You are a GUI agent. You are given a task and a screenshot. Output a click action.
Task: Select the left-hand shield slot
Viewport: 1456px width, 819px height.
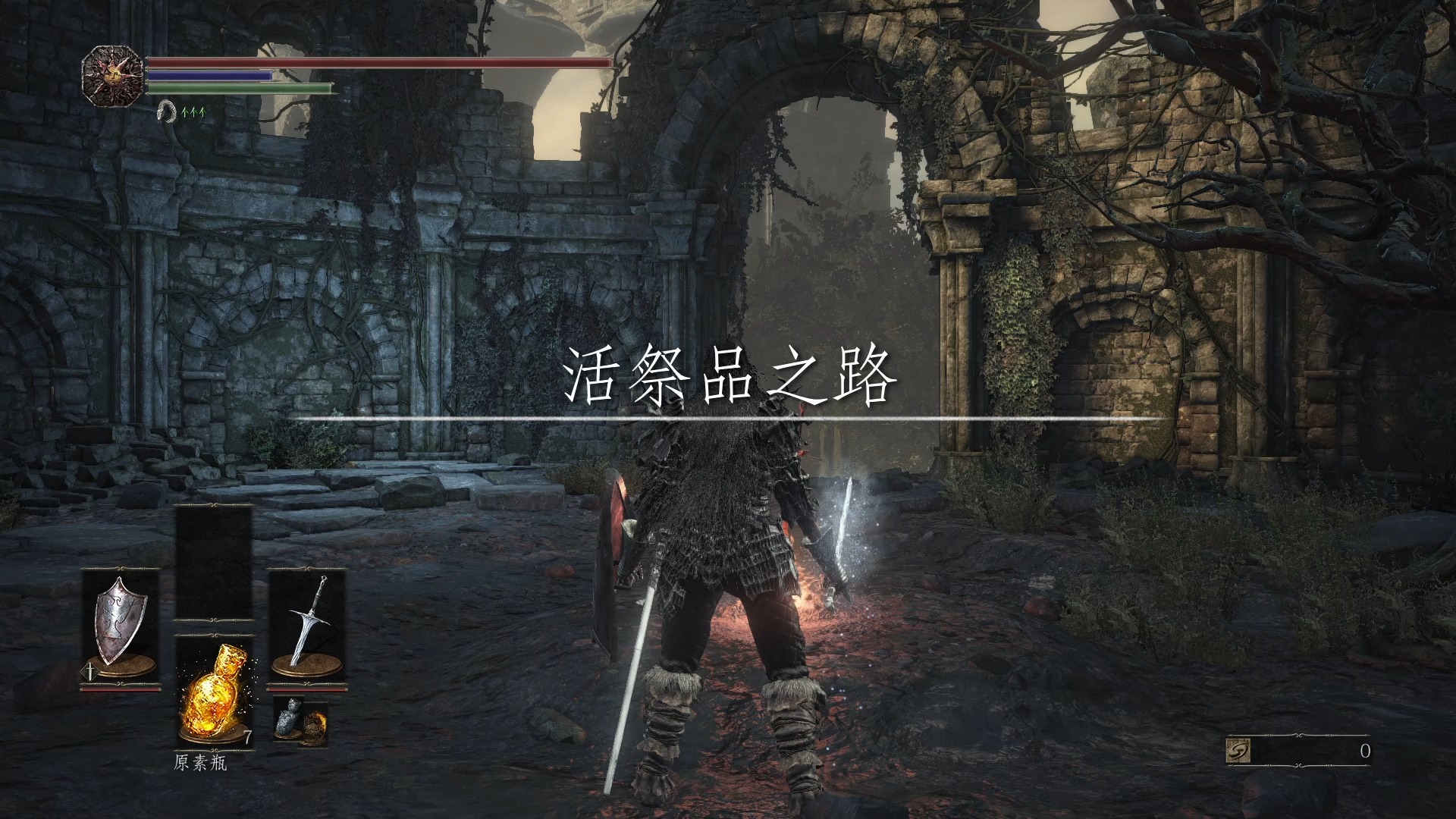coord(121,628)
